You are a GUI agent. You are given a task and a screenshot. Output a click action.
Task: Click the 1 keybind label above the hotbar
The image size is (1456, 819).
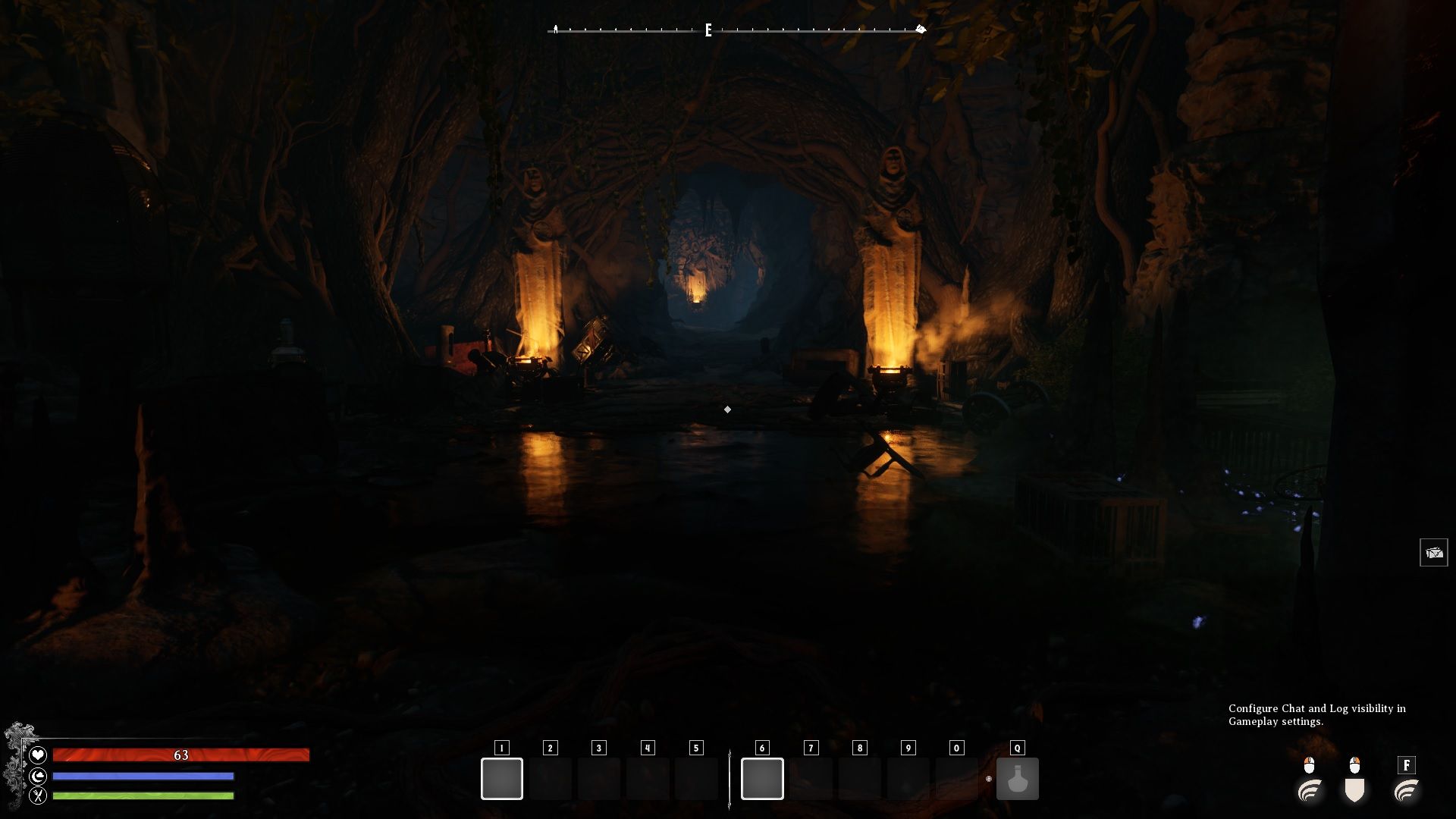coord(501,746)
